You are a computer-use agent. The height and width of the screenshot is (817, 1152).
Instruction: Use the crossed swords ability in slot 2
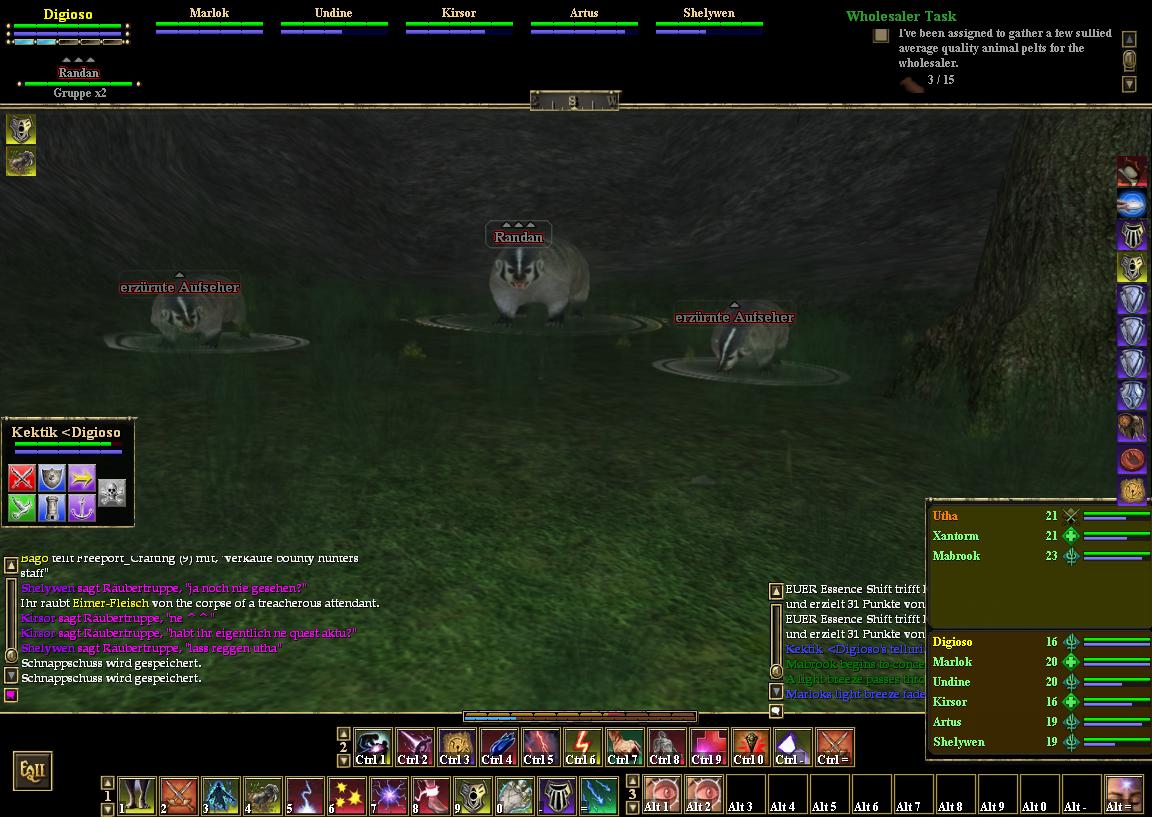(180, 797)
